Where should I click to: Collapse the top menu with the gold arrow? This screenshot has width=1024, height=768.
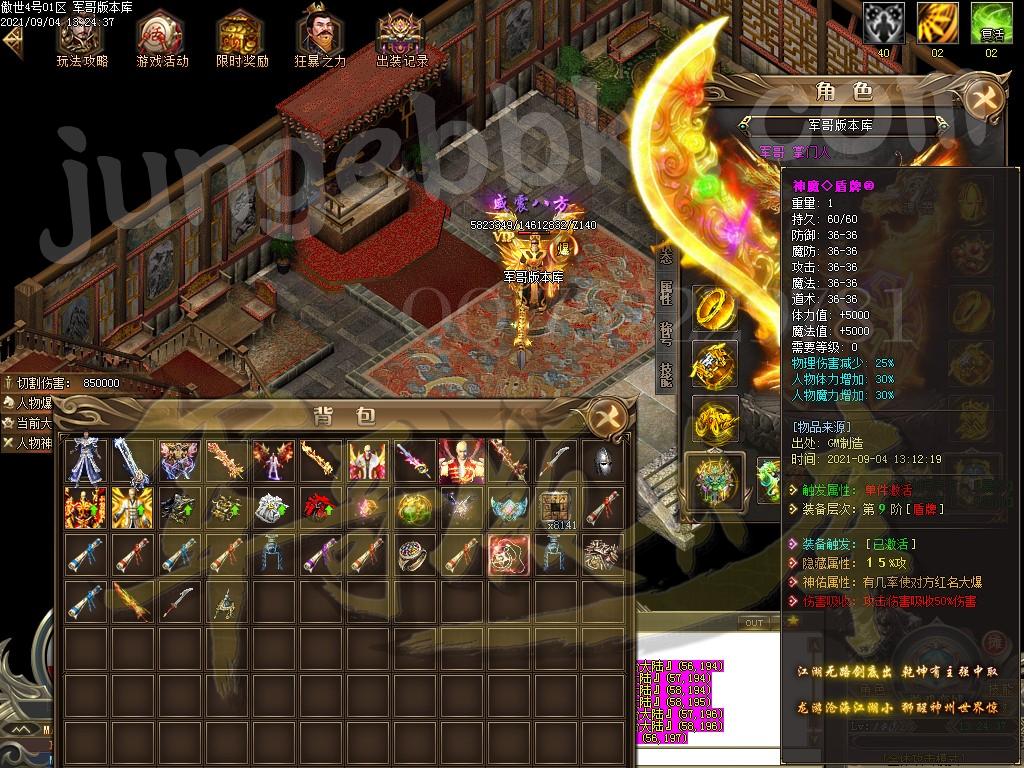[13, 41]
